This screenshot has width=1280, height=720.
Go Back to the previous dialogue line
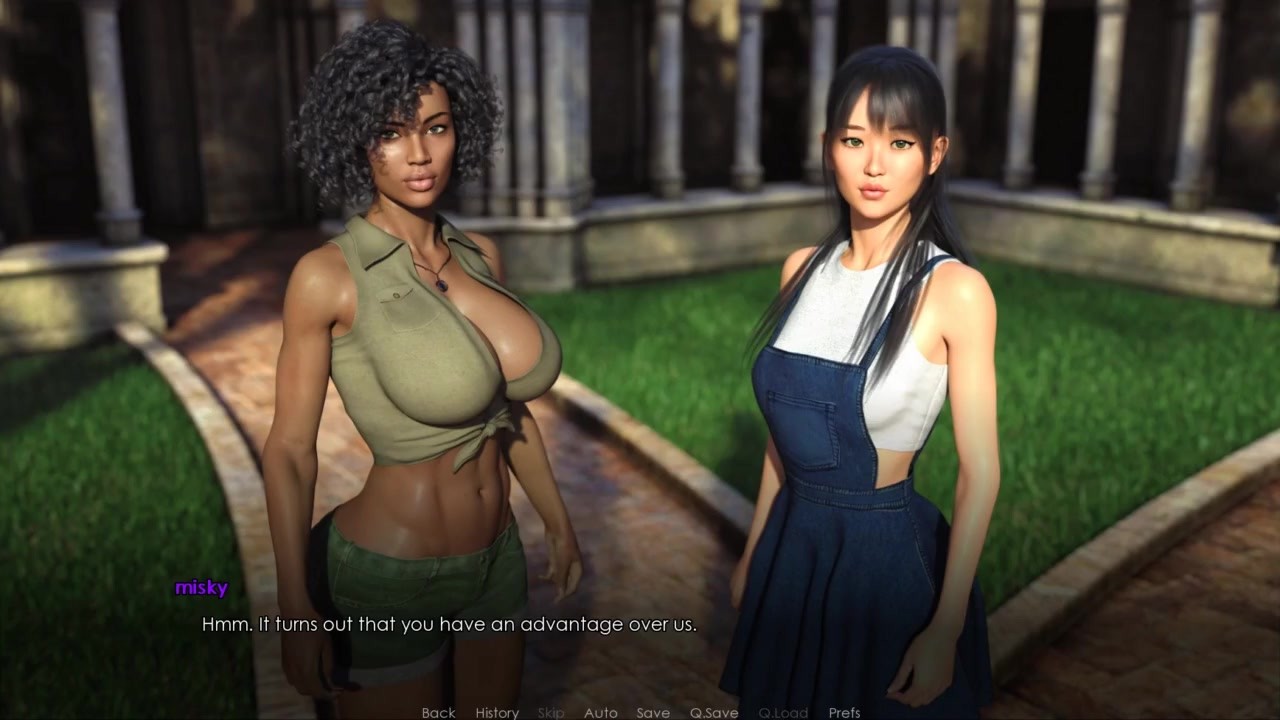(x=438, y=712)
